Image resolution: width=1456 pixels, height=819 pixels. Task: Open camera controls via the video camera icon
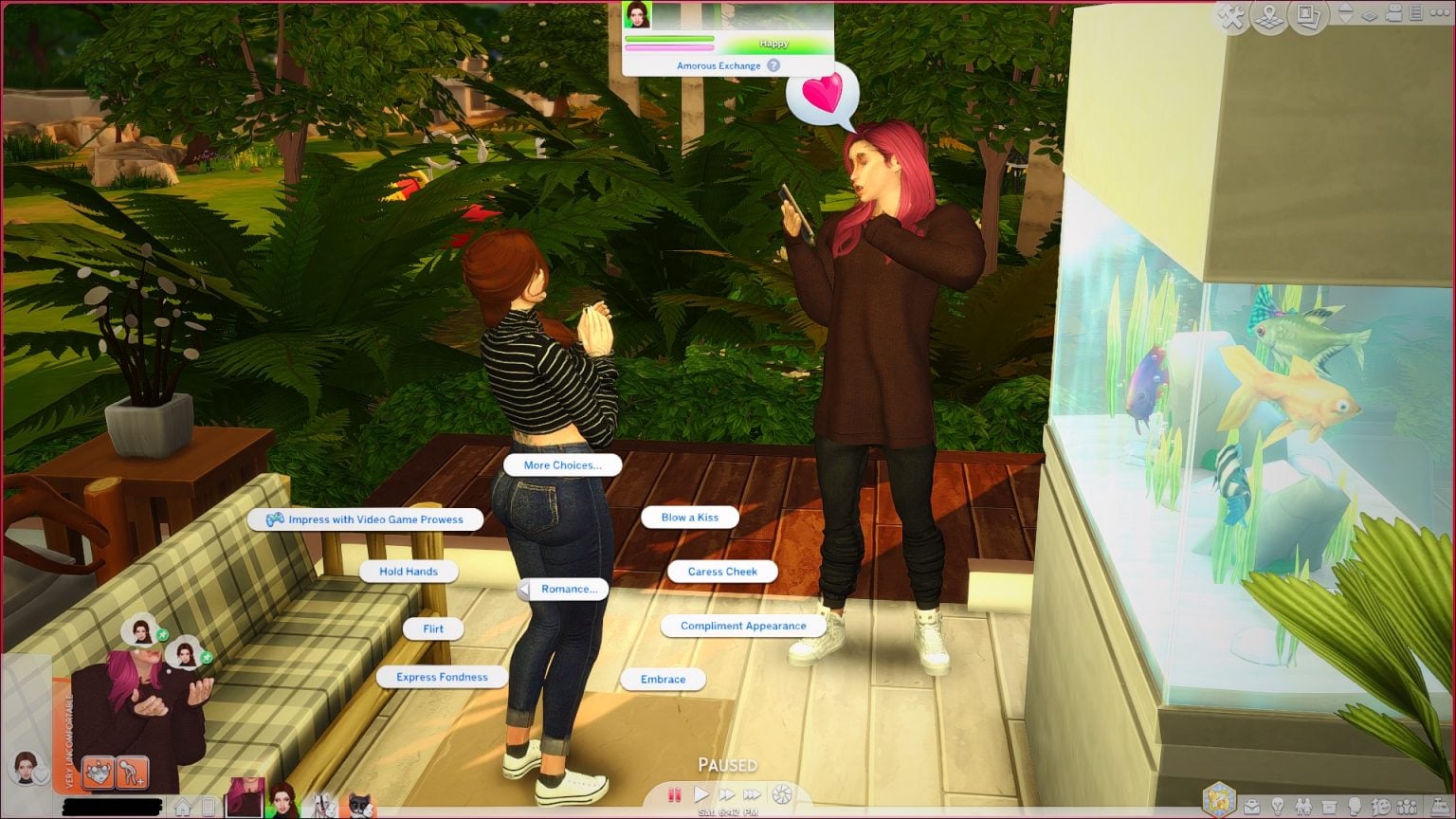1394,12
